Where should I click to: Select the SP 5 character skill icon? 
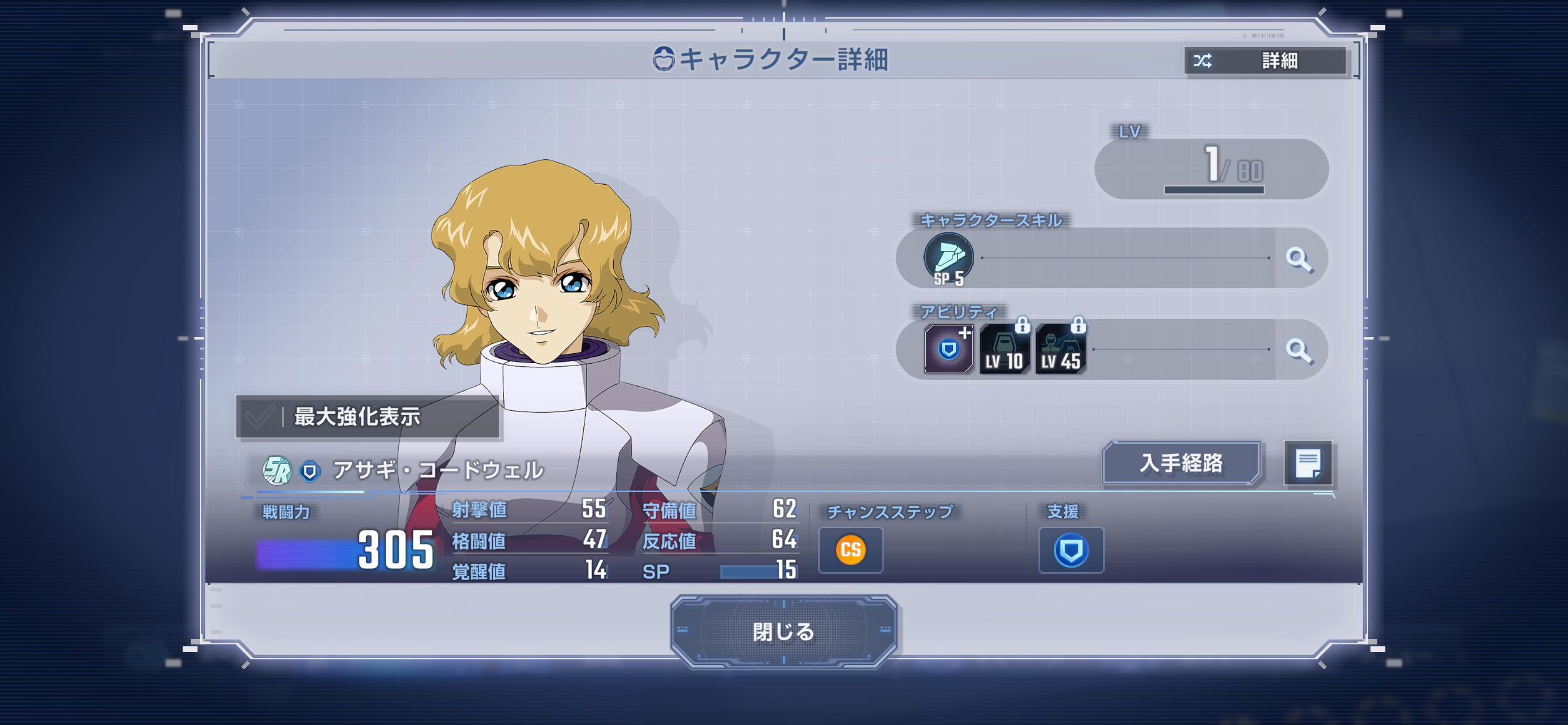coord(948,258)
